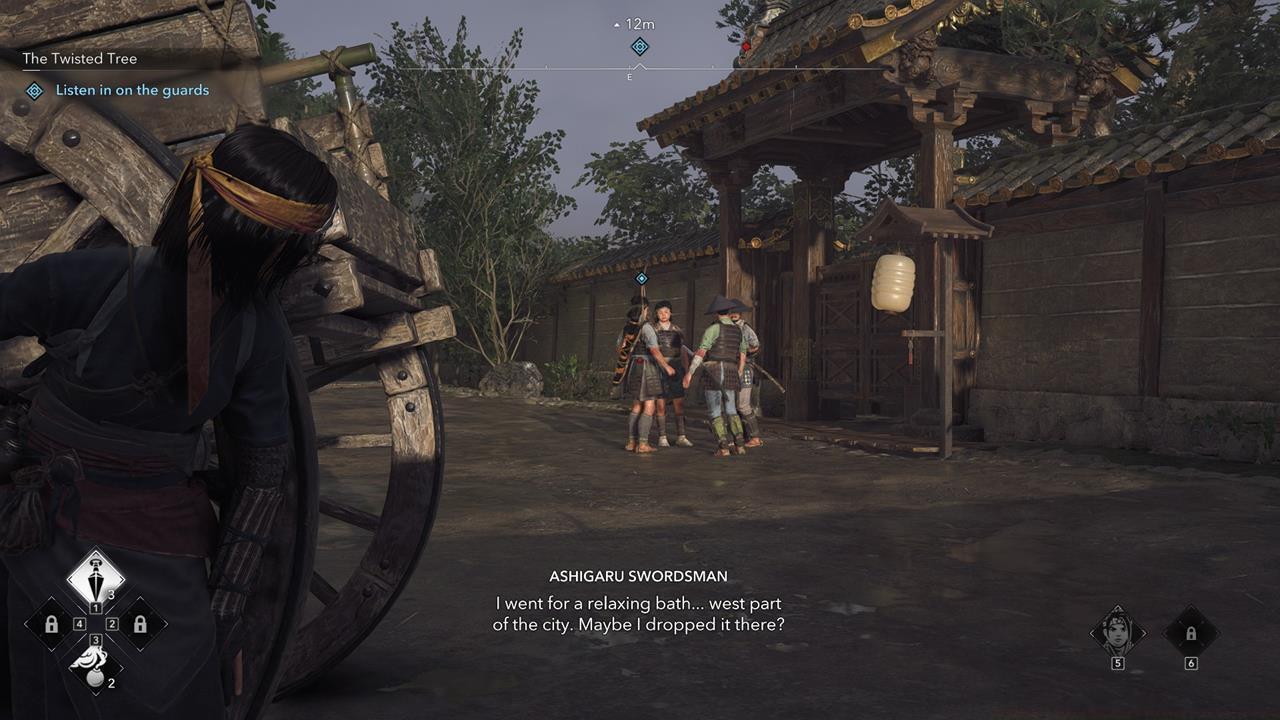The image size is (1280, 720).
Task: Select the quest title The Twisted Tree
Action: click(x=80, y=58)
